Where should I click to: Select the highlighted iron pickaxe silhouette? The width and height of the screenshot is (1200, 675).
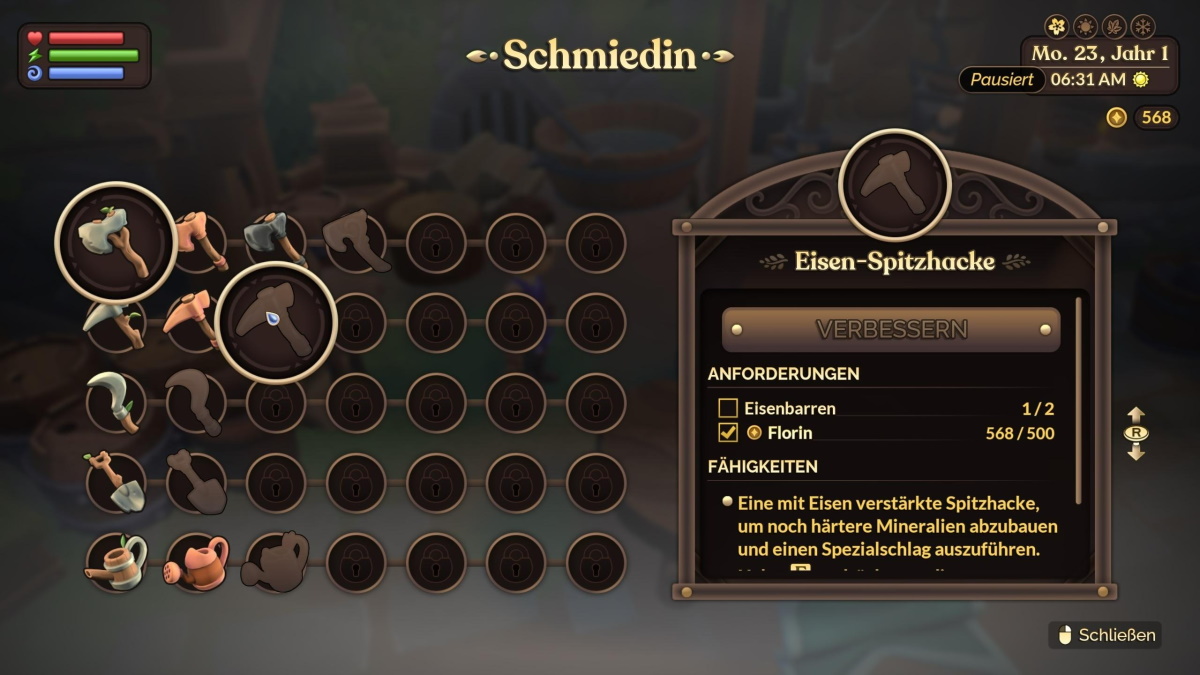tap(275, 322)
